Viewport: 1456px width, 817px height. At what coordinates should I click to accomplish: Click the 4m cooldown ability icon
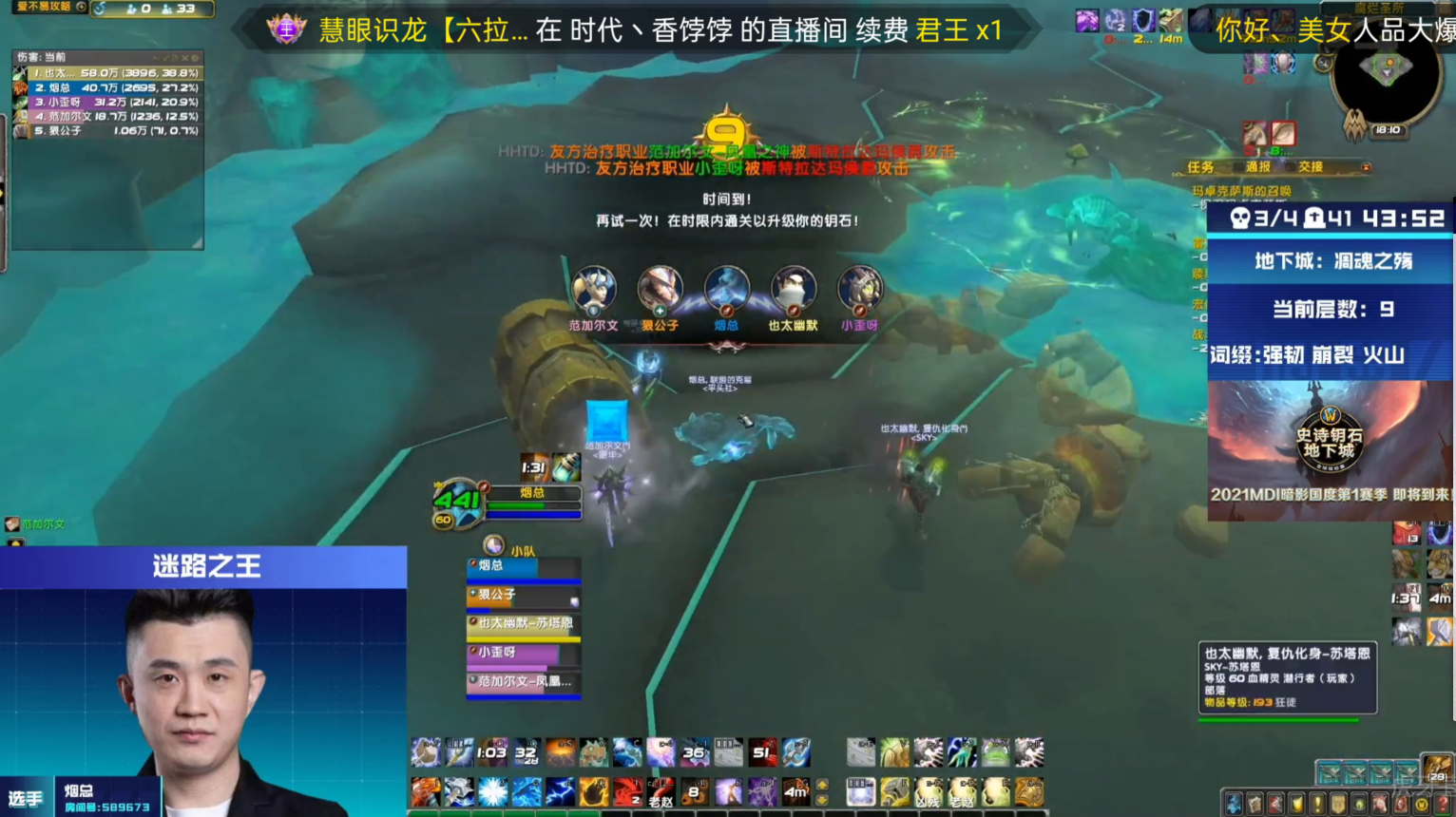(x=796, y=791)
